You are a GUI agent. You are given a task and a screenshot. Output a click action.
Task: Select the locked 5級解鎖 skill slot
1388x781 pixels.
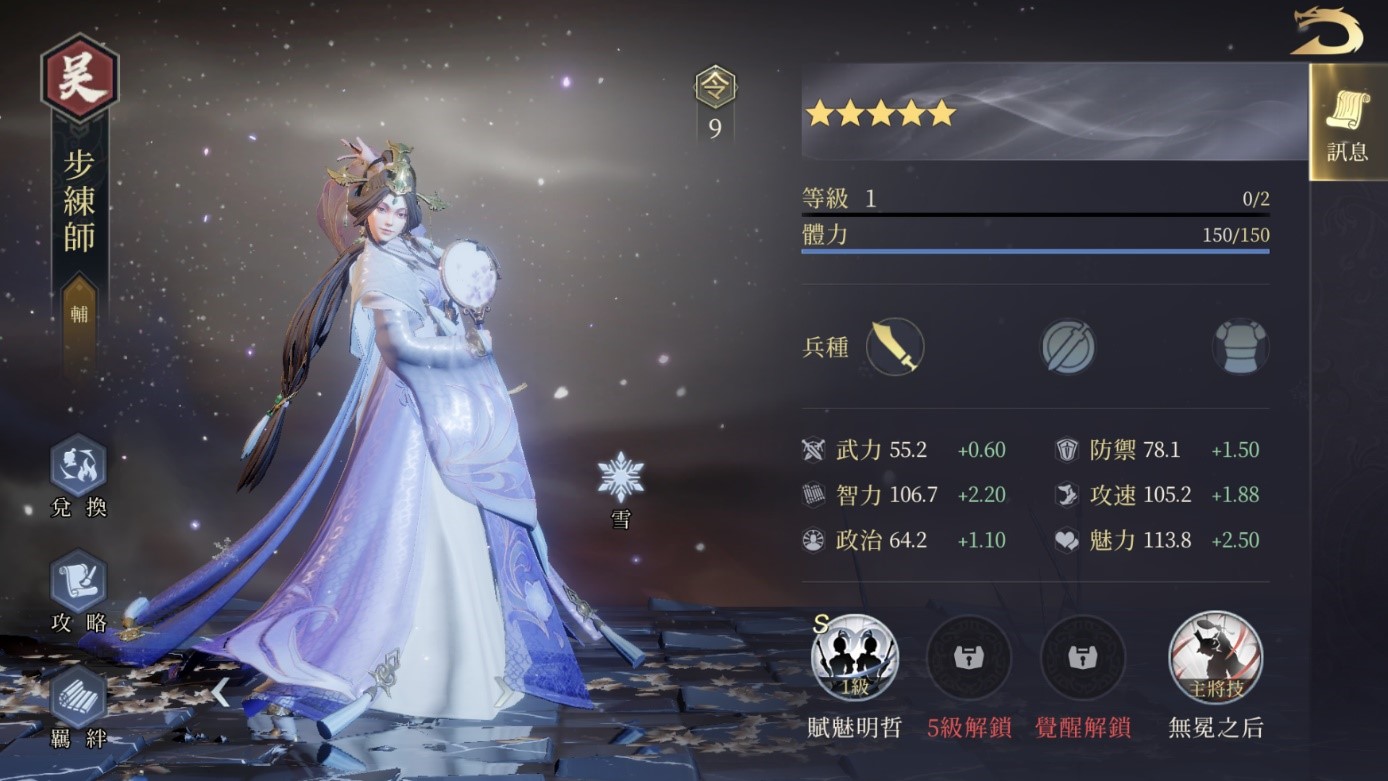click(x=968, y=658)
